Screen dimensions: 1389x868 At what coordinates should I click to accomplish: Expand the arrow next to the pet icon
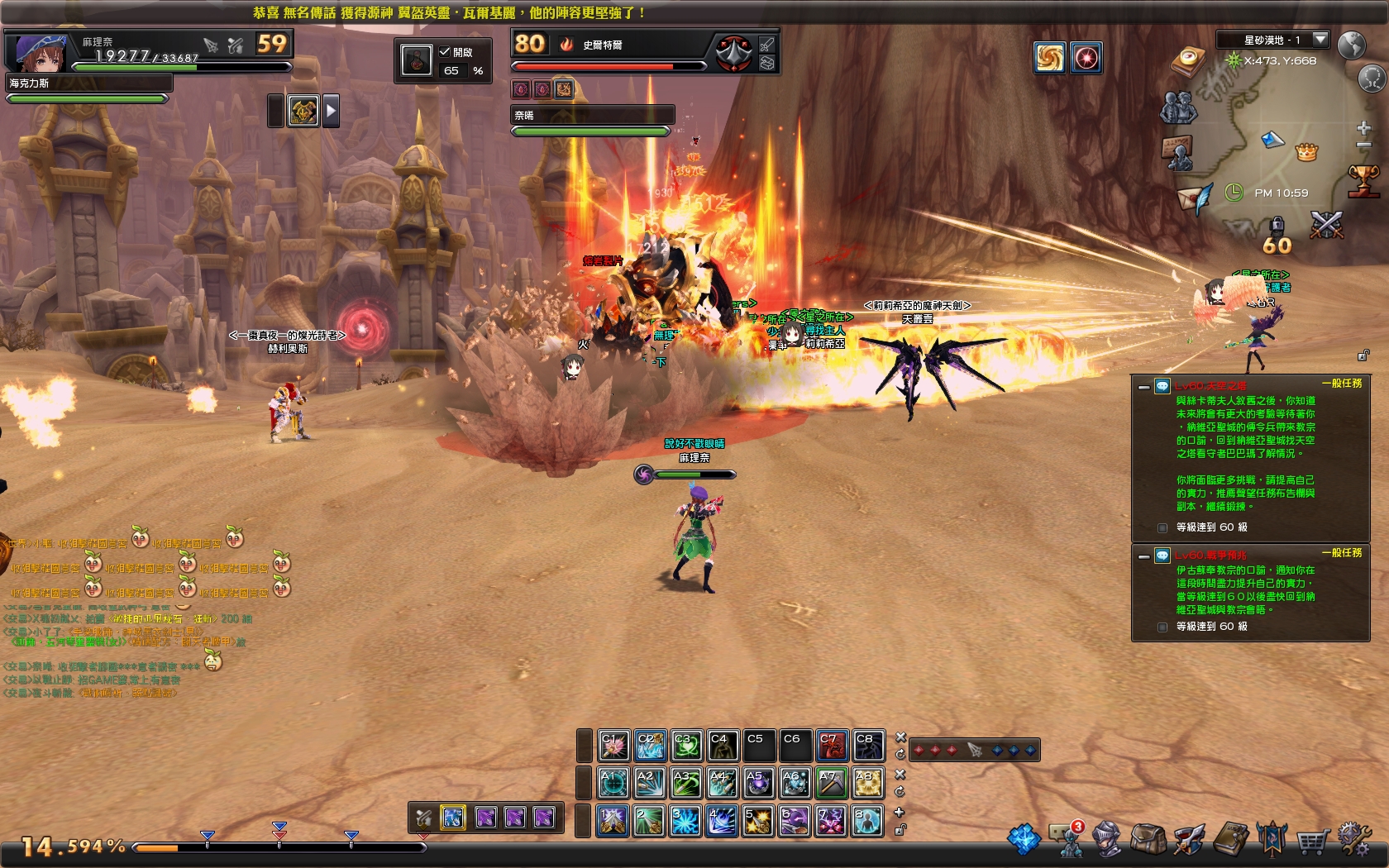[331, 110]
